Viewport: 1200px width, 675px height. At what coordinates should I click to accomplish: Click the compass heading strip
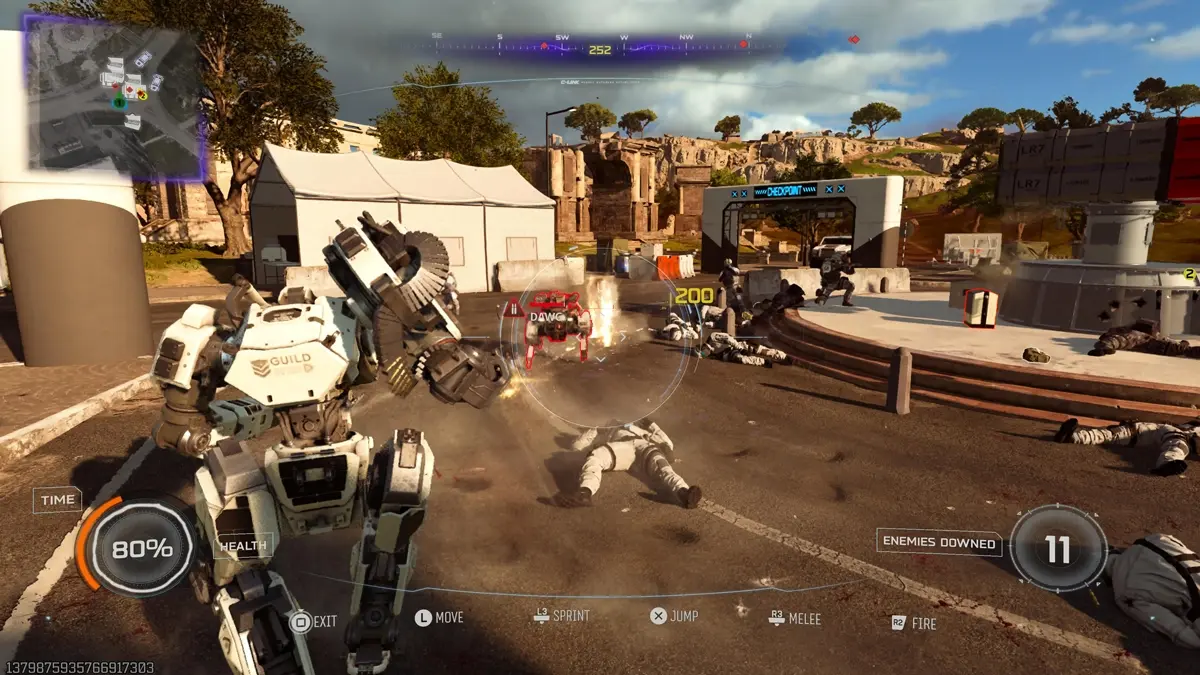[598, 46]
